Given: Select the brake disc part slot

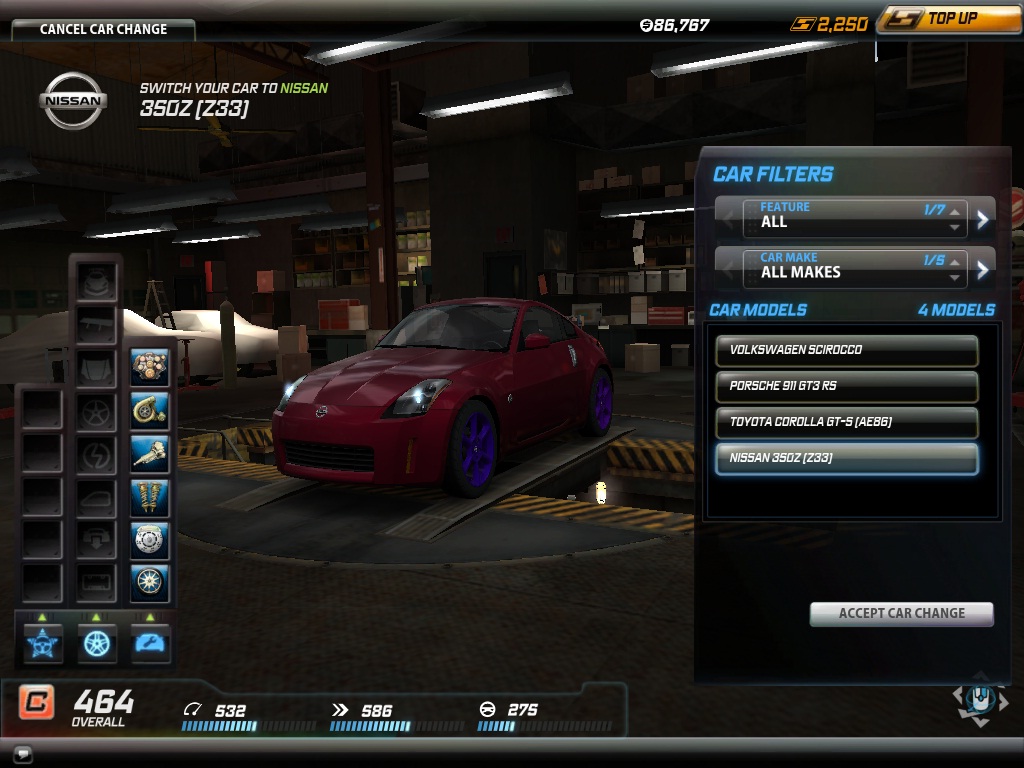Looking at the screenshot, I should [150, 540].
